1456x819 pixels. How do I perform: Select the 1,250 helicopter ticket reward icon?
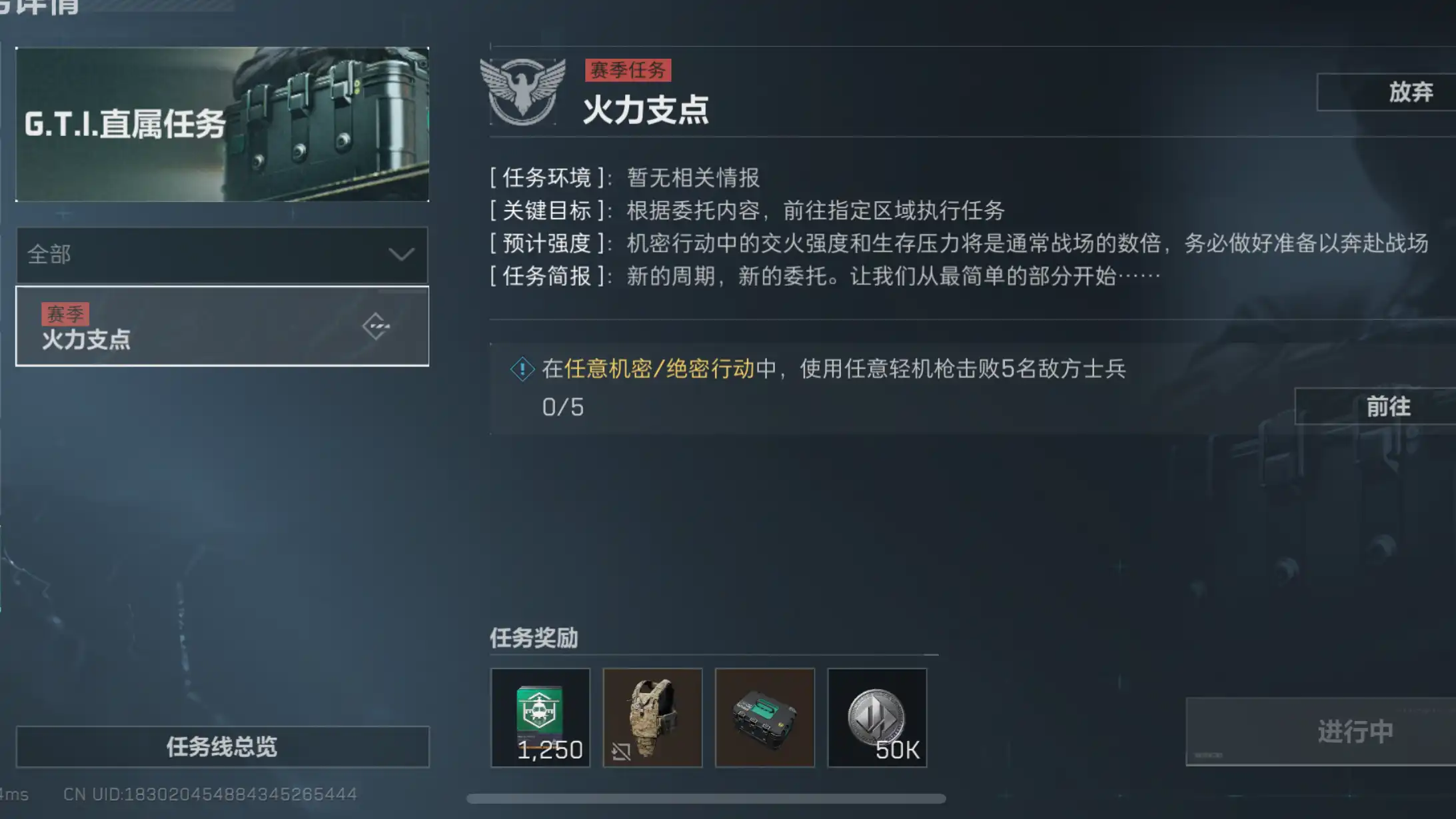pos(540,718)
